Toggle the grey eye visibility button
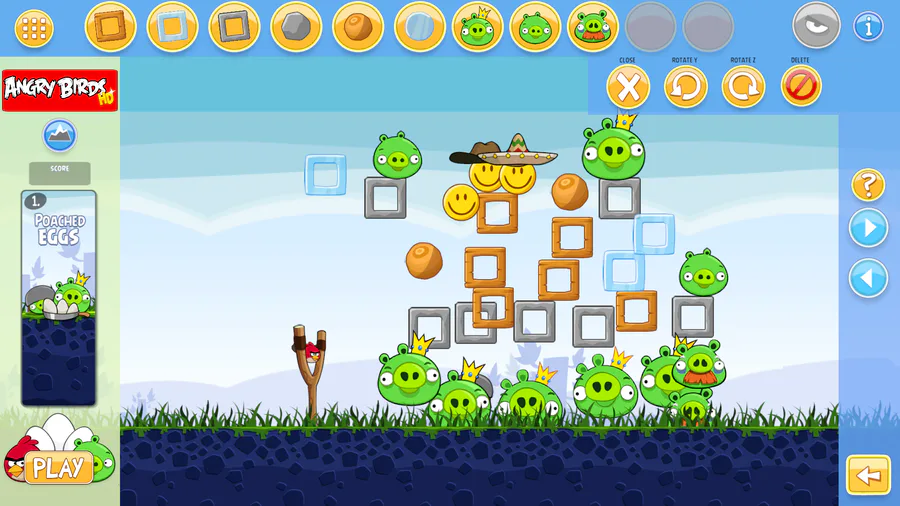 pyautogui.click(x=816, y=26)
